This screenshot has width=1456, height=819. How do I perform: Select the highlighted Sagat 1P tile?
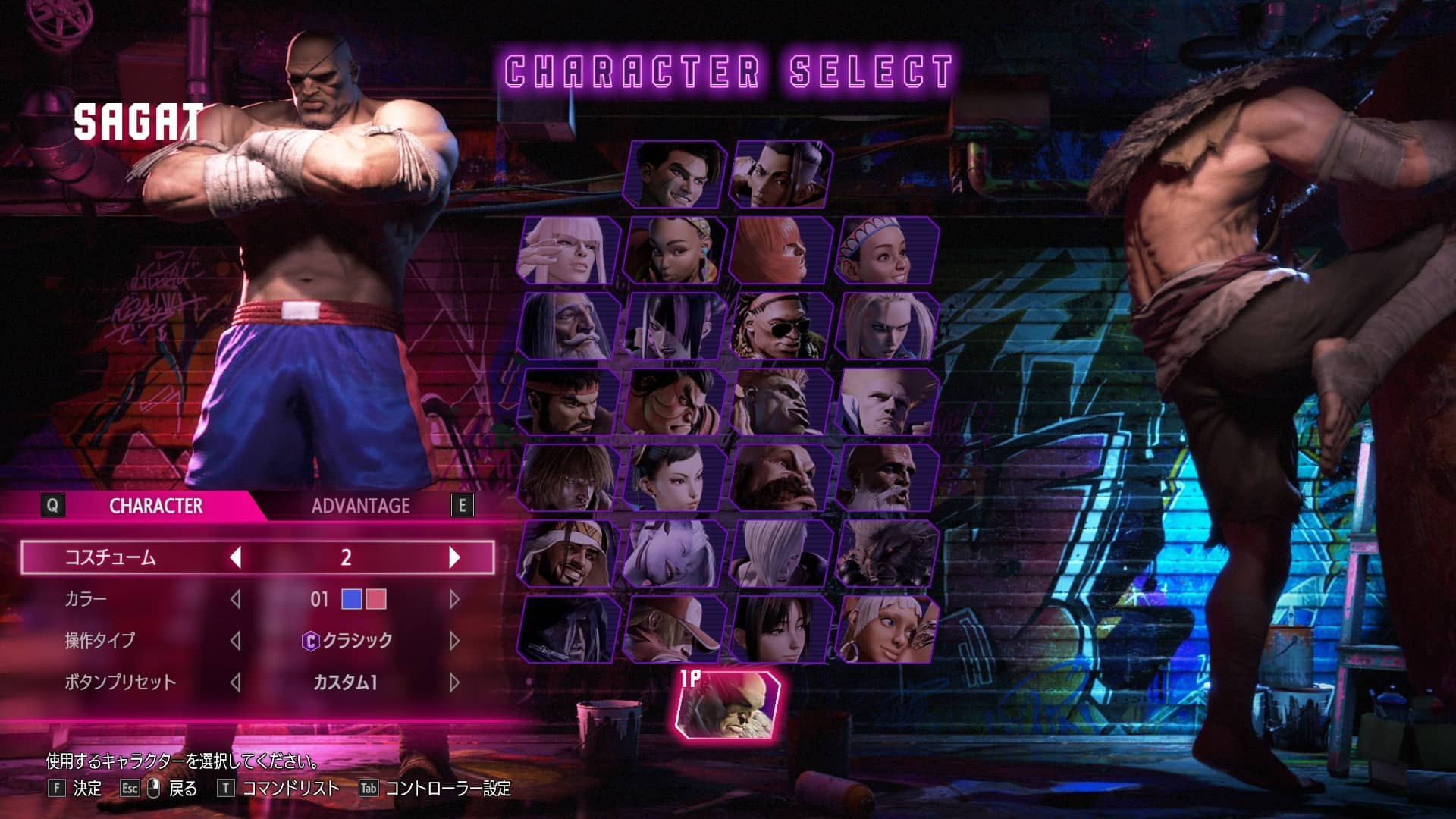tap(727, 705)
